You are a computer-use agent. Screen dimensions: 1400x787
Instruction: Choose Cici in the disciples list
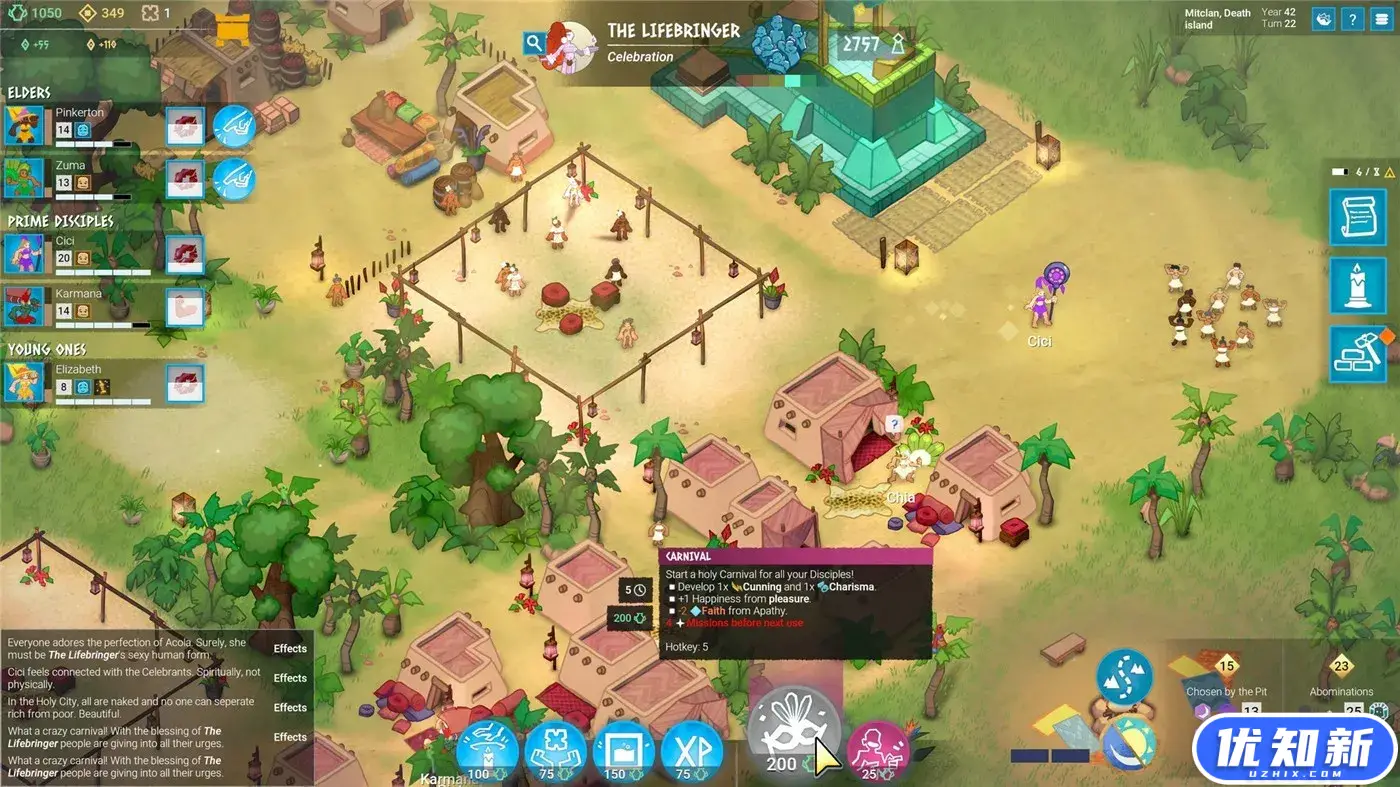(24, 254)
